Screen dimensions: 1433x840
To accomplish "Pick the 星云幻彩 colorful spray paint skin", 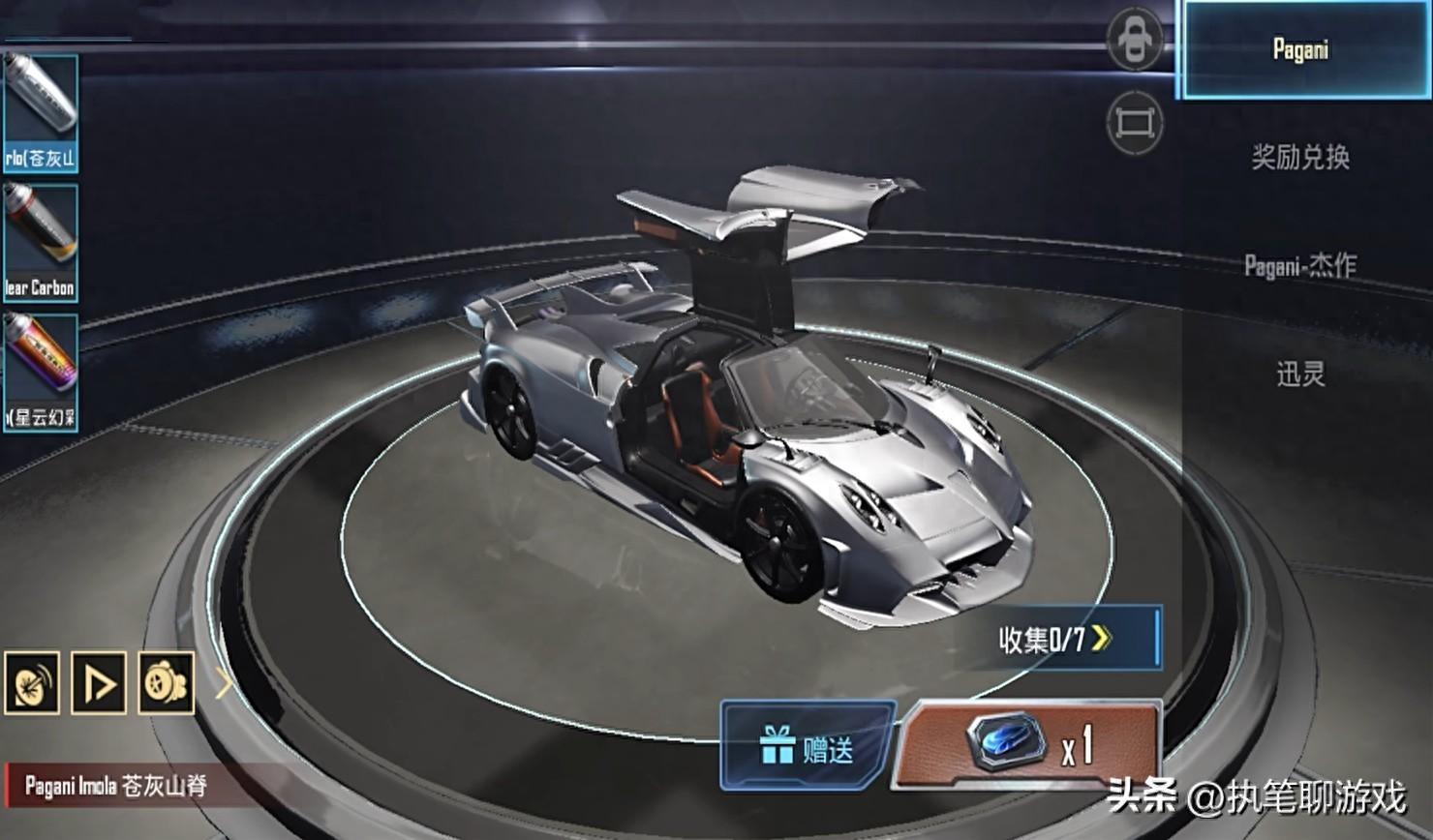I will (x=40, y=372).
